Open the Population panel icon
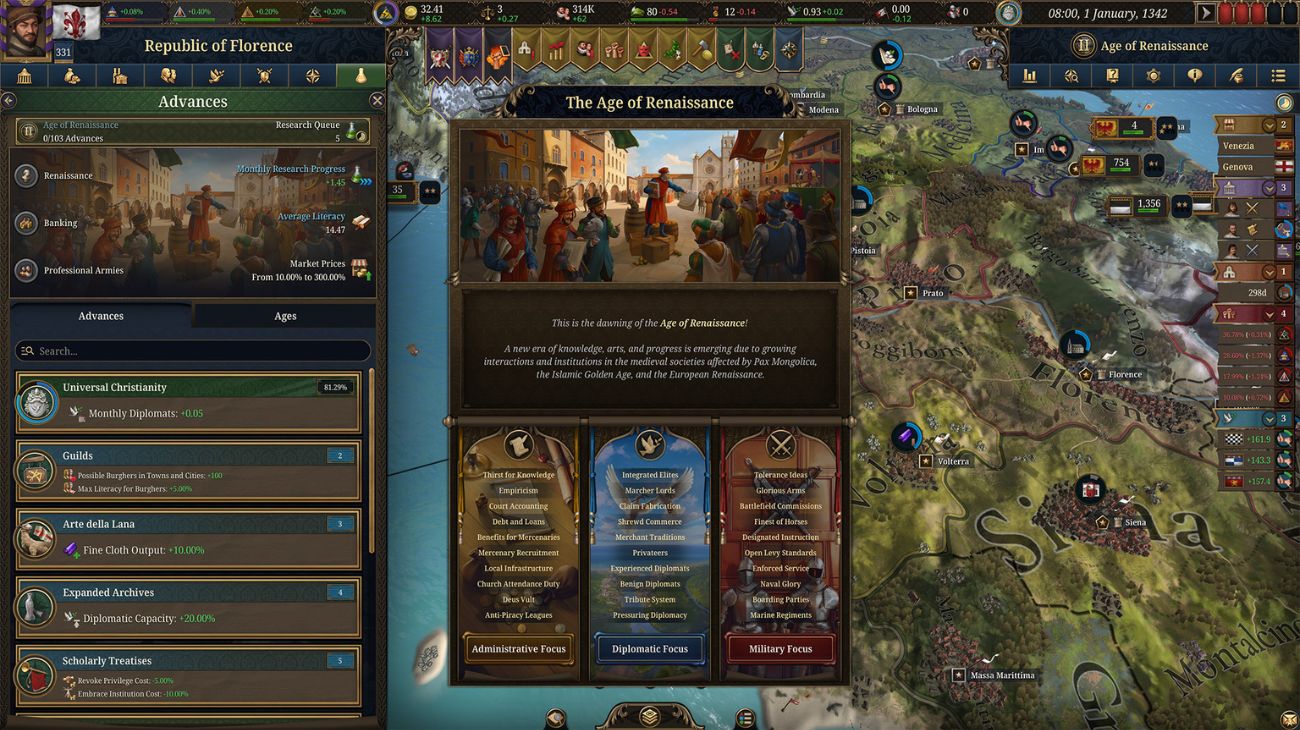This screenshot has width=1300, height=730. pyautogui.click(x=168, y=75)
